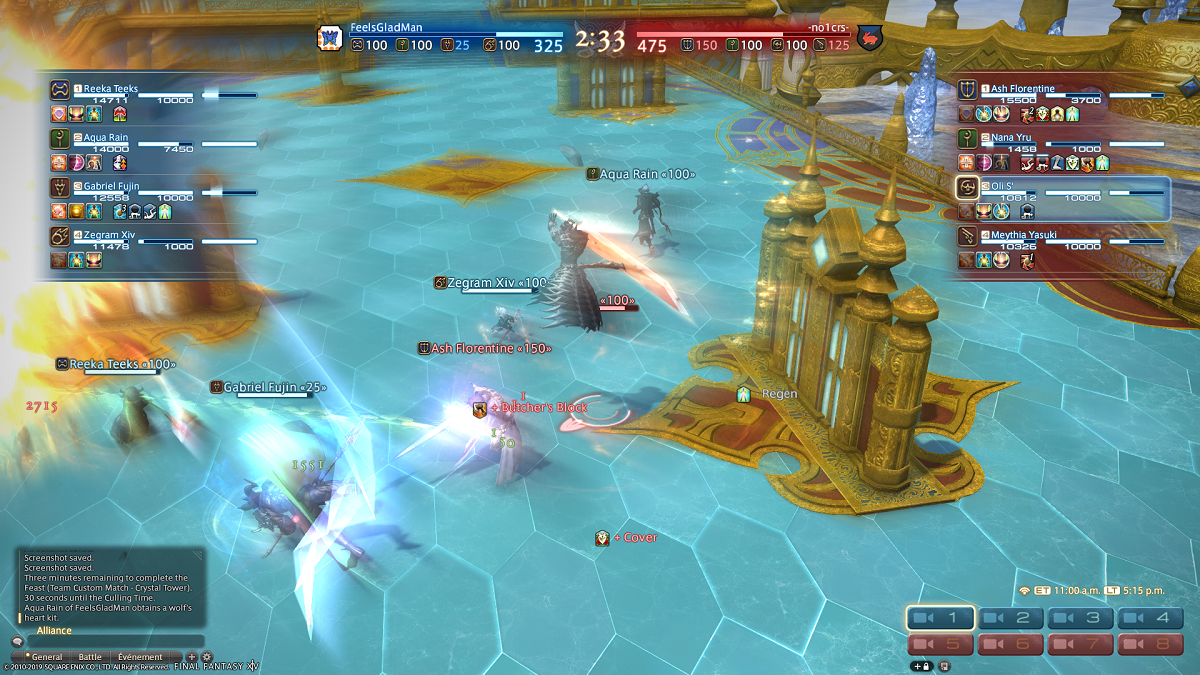Image resolution: width=1200 pixels, height=675 pixels.
Task: Select red camera 7
Action: point(1081,644)
